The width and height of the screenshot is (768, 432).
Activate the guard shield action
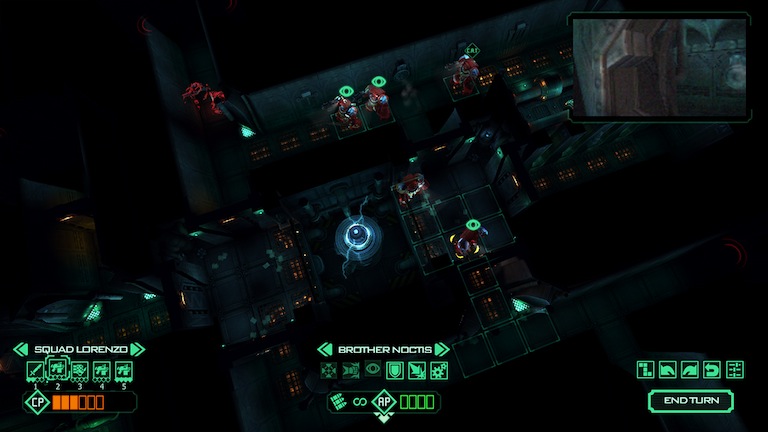click(393, 371)
